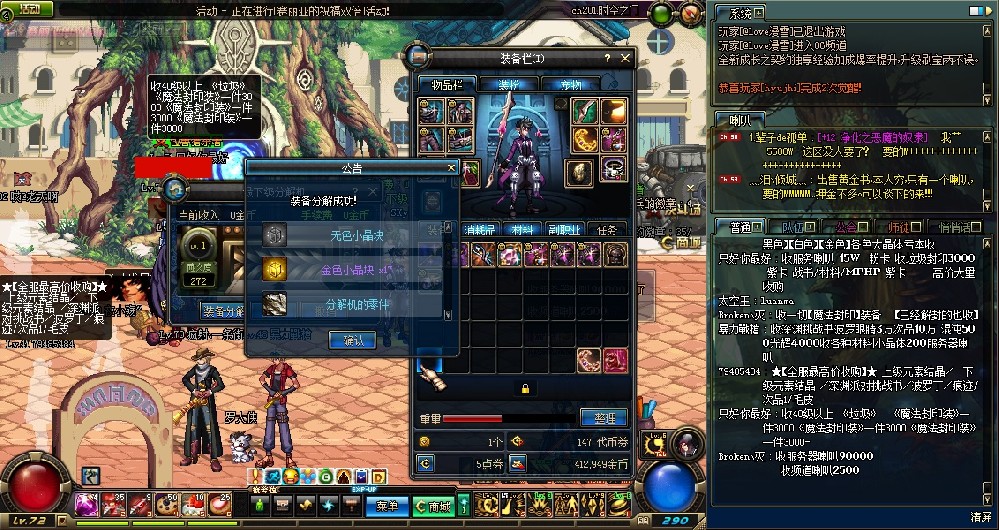Image resolution: width=999 pixels, height=530 pixels.
Task: Close the 公告 announcement popup
Action: coord(451,168)
